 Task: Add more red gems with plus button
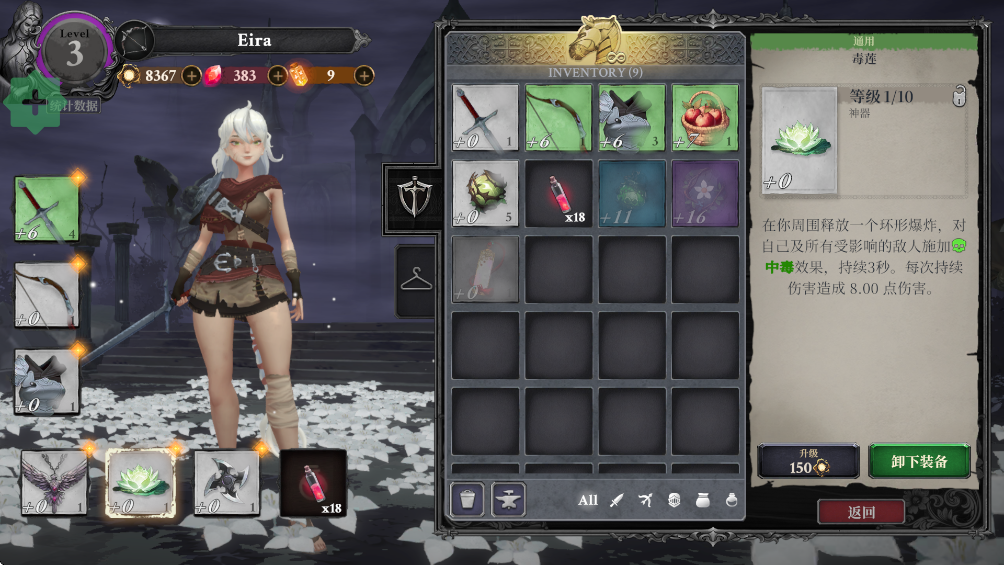point(278,75)
